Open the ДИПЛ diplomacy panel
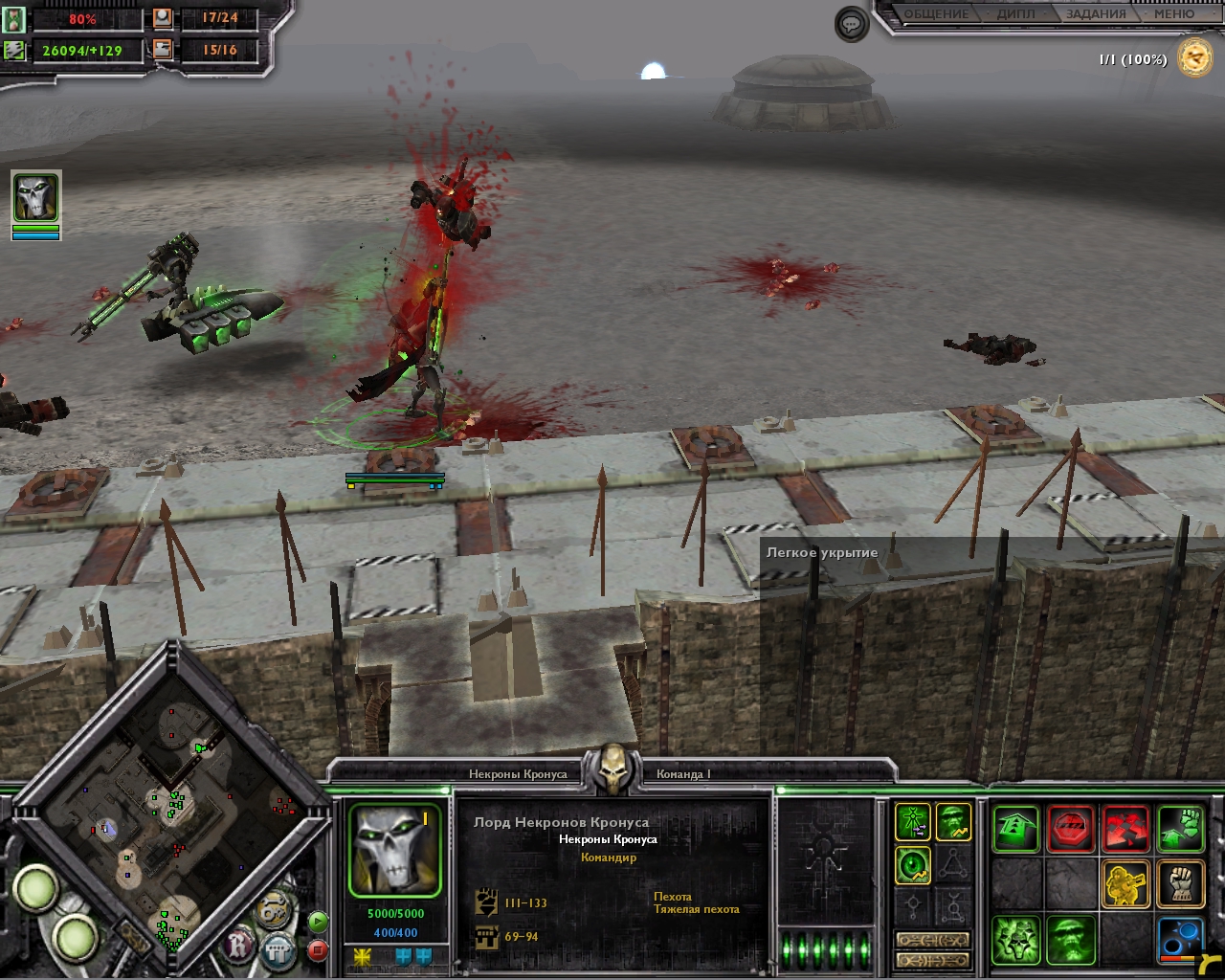 click(x=1015, y=14)
